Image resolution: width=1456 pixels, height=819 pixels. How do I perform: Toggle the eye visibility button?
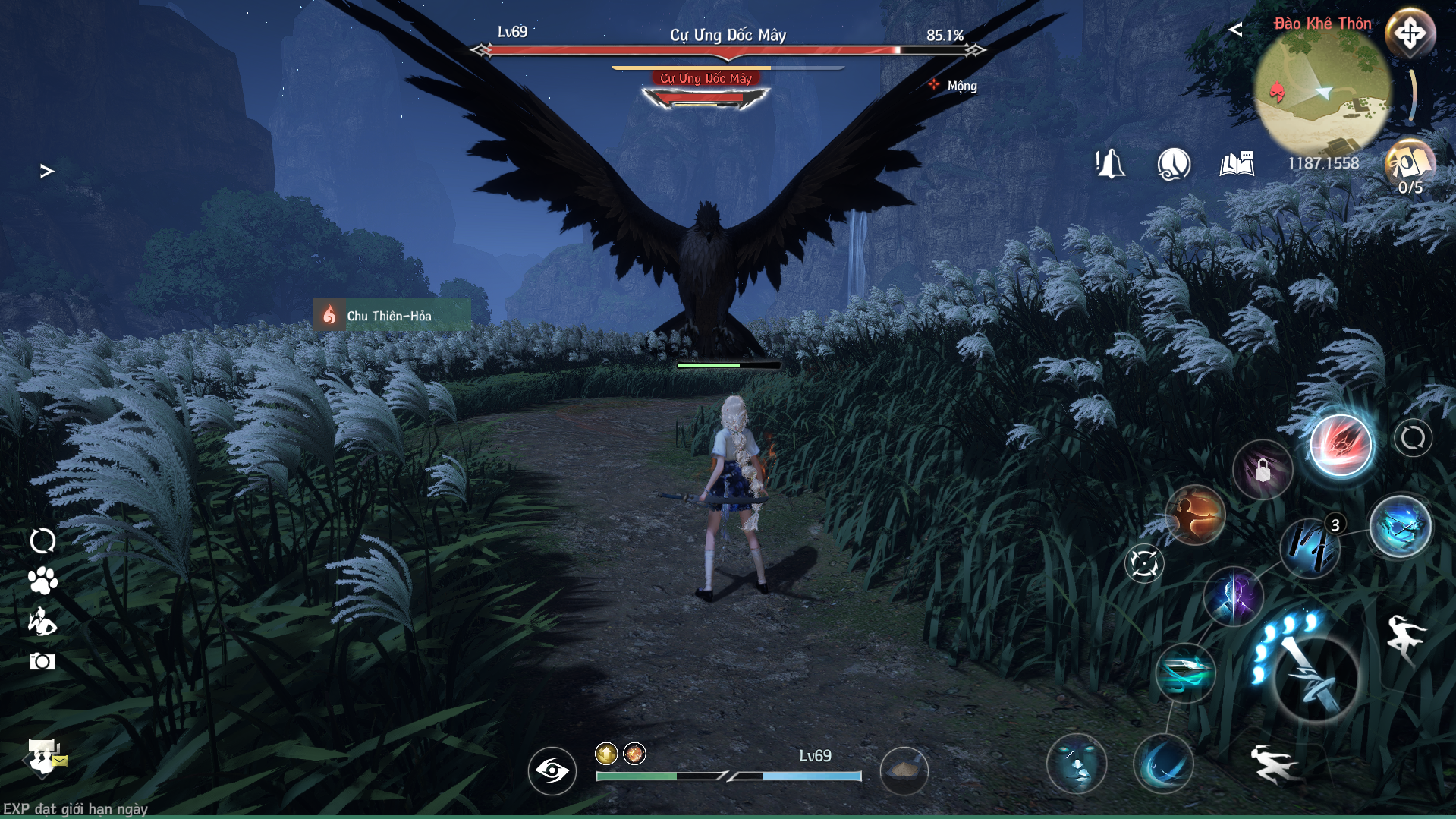tap(552, 771)
